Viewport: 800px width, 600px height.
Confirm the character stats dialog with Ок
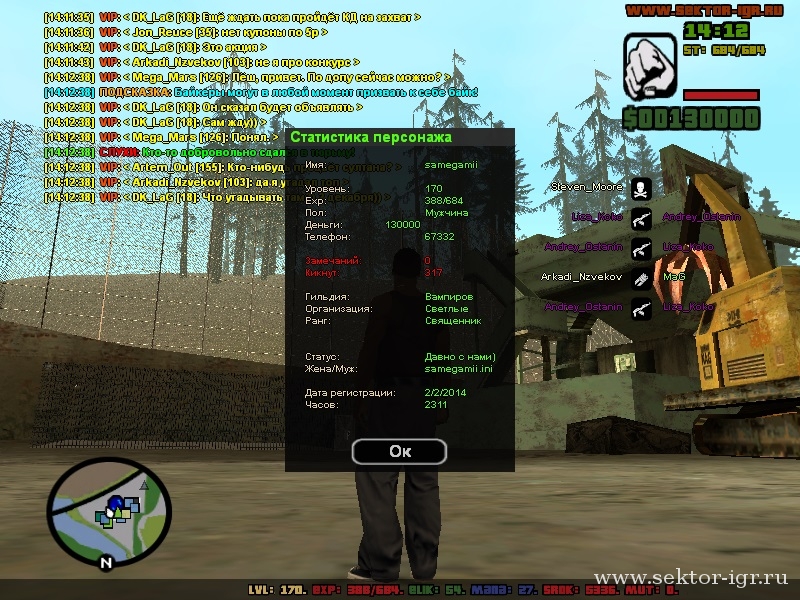(399, 451)
